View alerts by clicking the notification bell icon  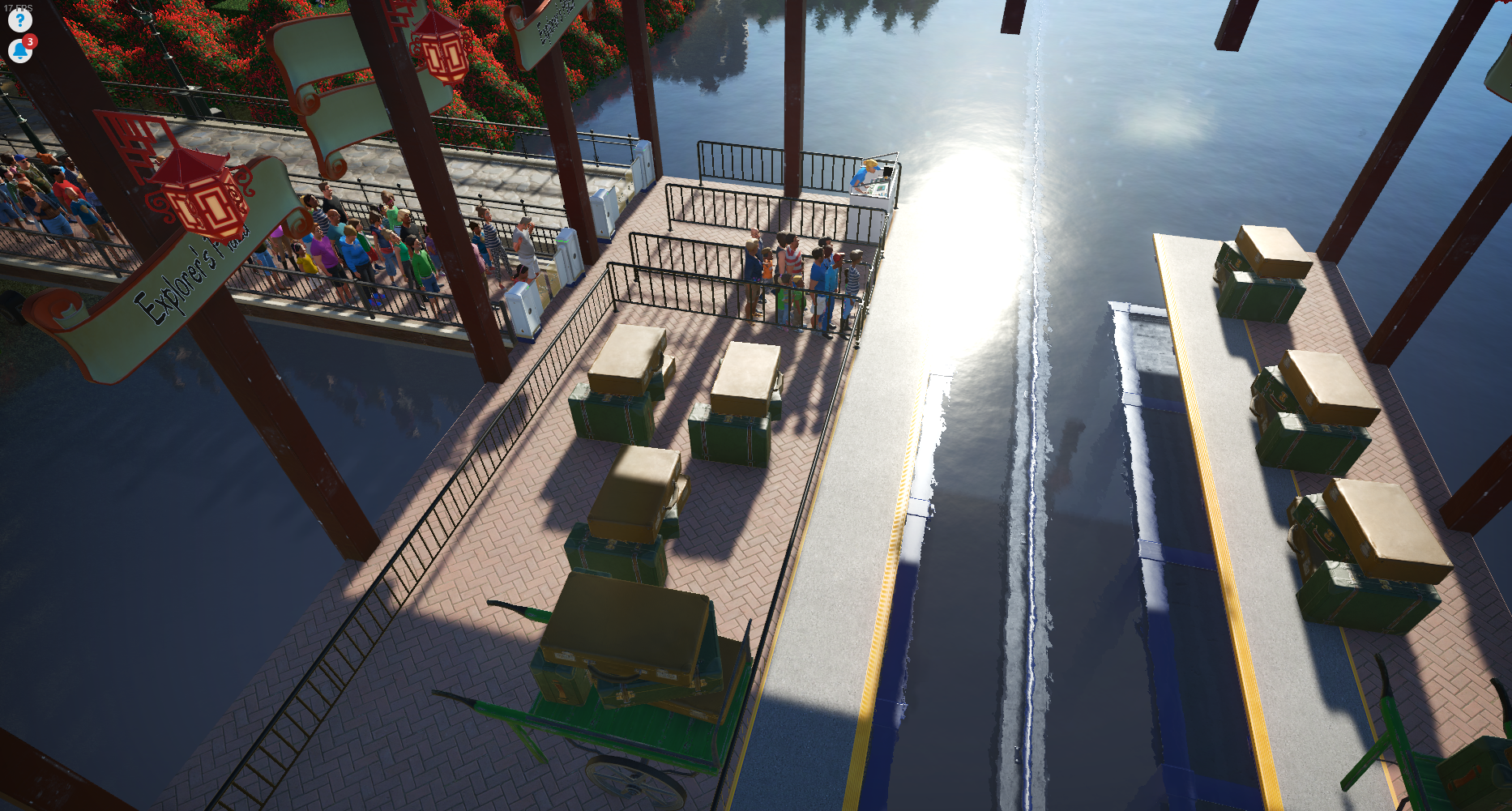[x=19, y=49]
